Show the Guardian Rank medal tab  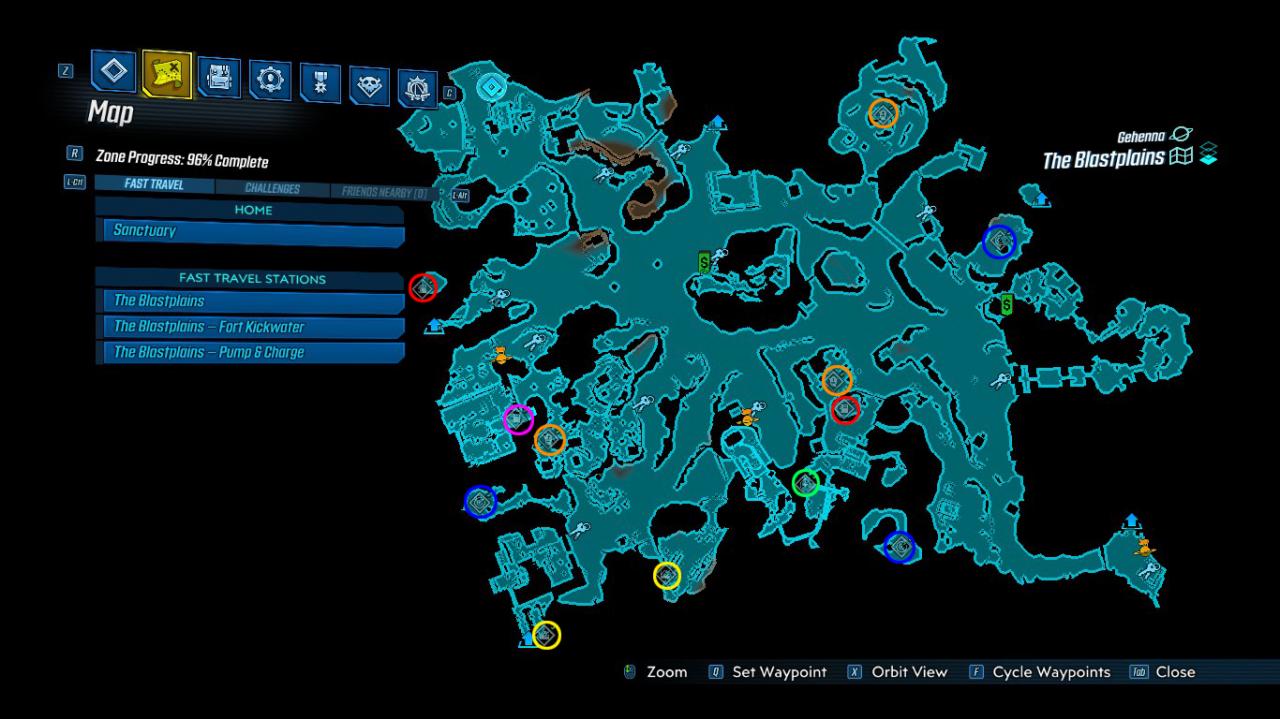(x=320, y=83)
